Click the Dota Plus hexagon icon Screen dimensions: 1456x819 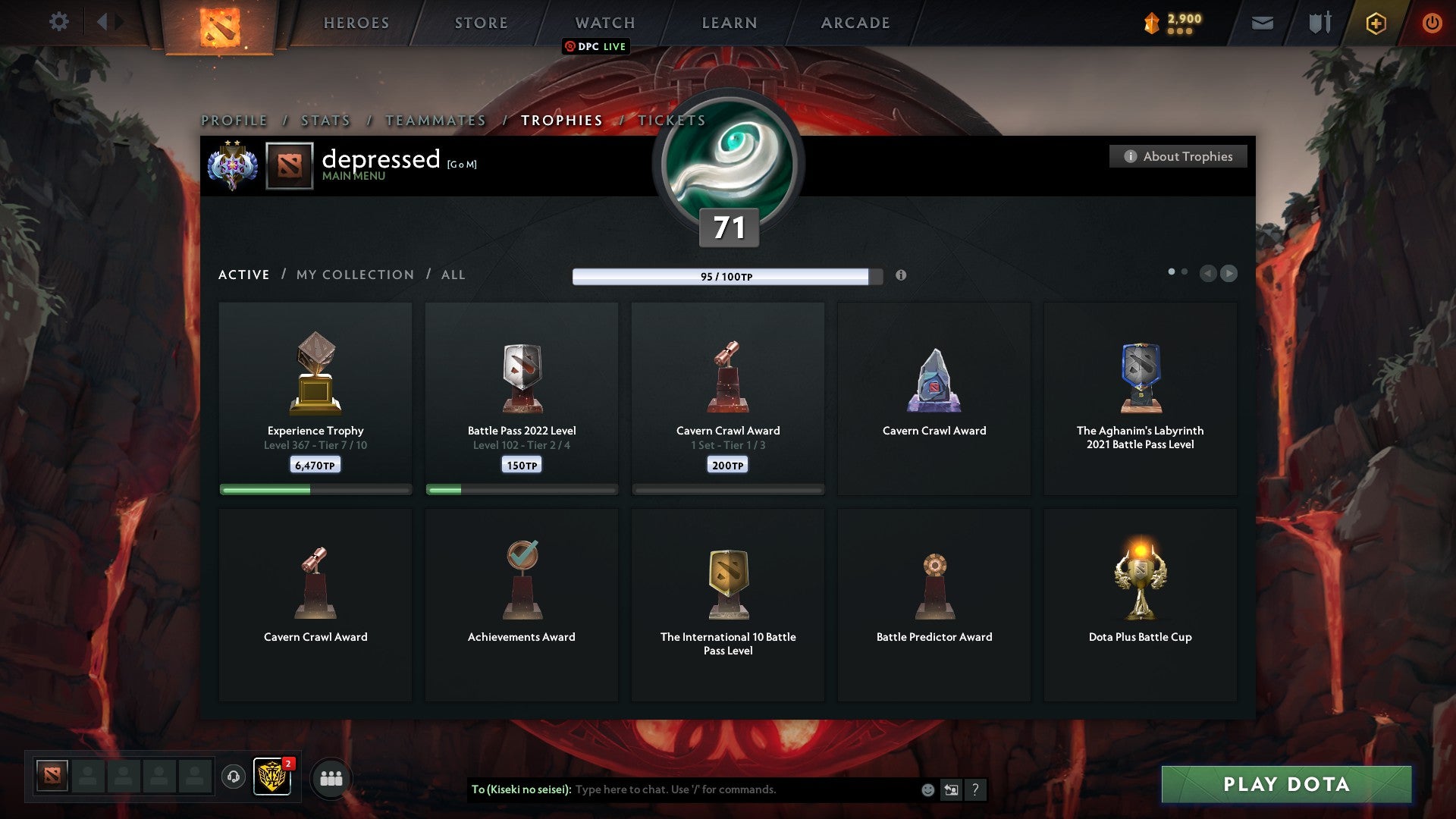[1376, 23]
